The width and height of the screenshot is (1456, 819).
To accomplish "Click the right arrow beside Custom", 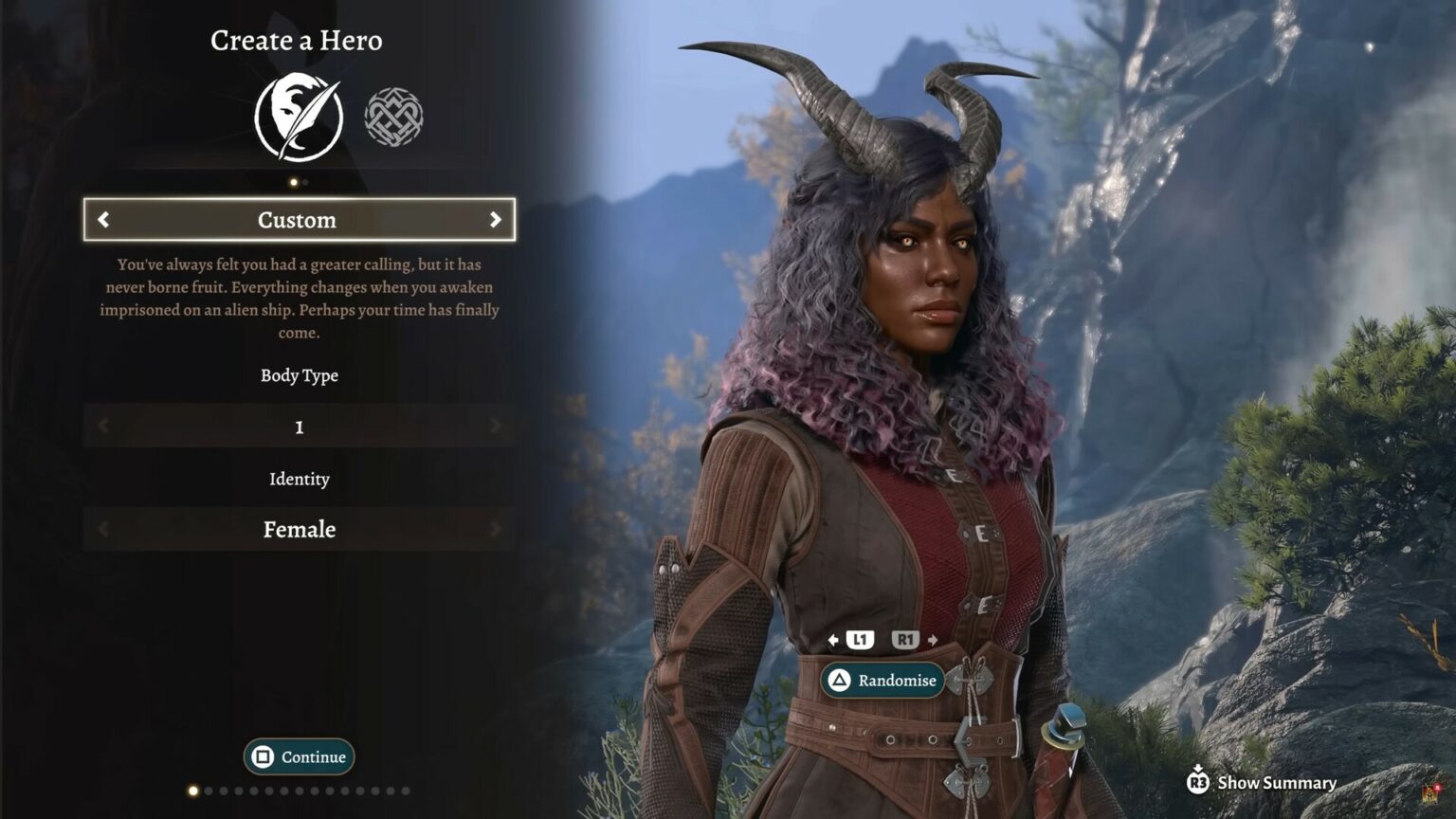I will (495, 220).
